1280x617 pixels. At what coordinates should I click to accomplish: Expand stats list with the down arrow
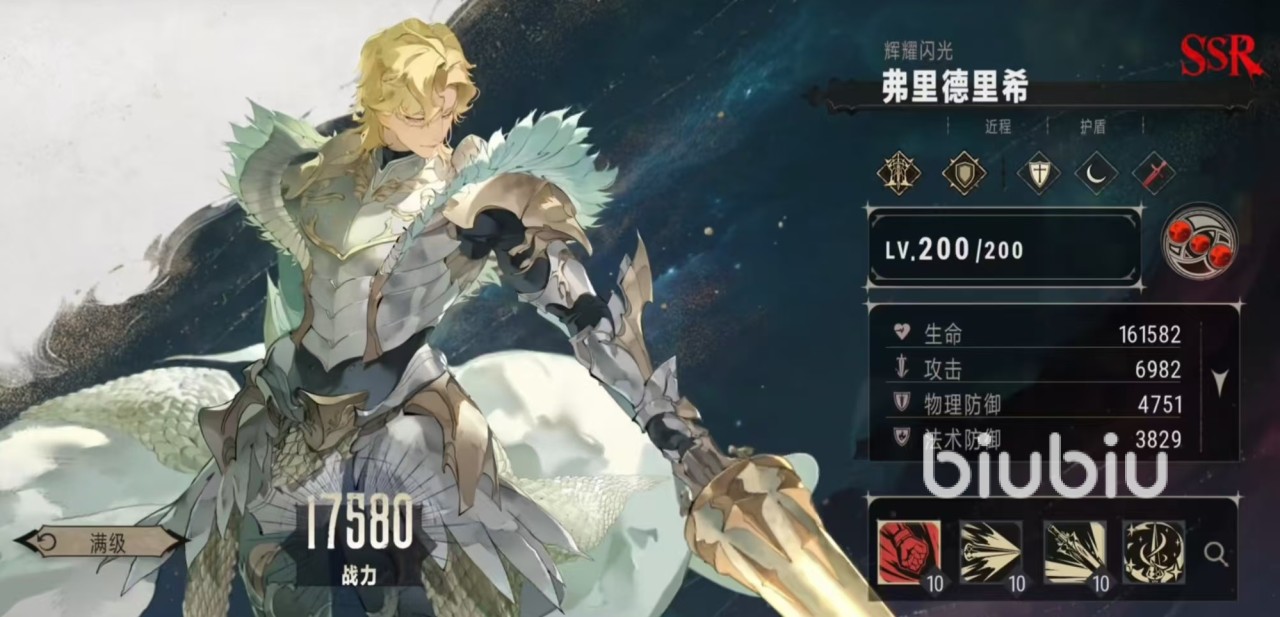click(1219, 381)
